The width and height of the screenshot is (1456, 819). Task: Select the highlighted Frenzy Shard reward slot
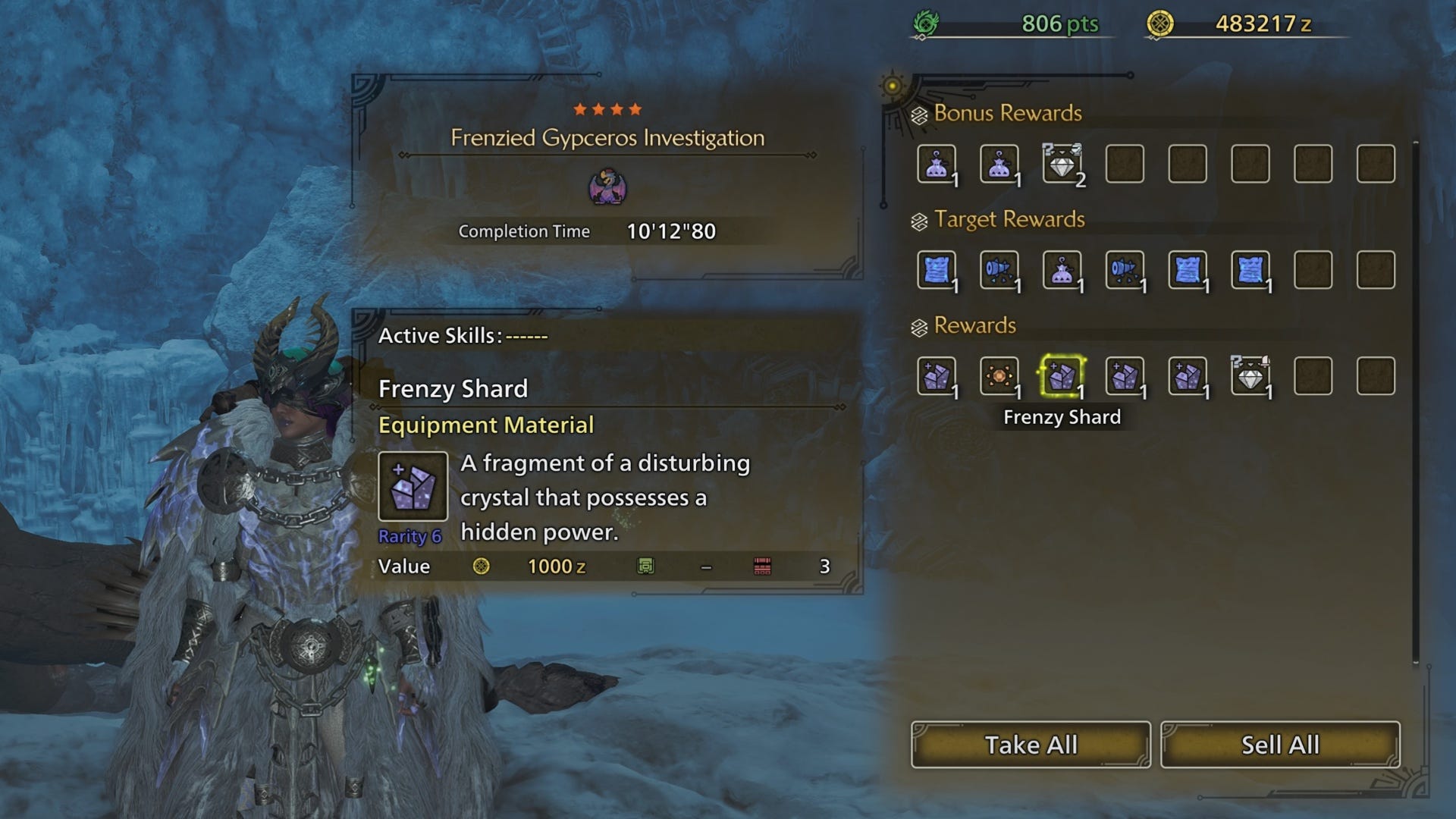(1062, 376)
